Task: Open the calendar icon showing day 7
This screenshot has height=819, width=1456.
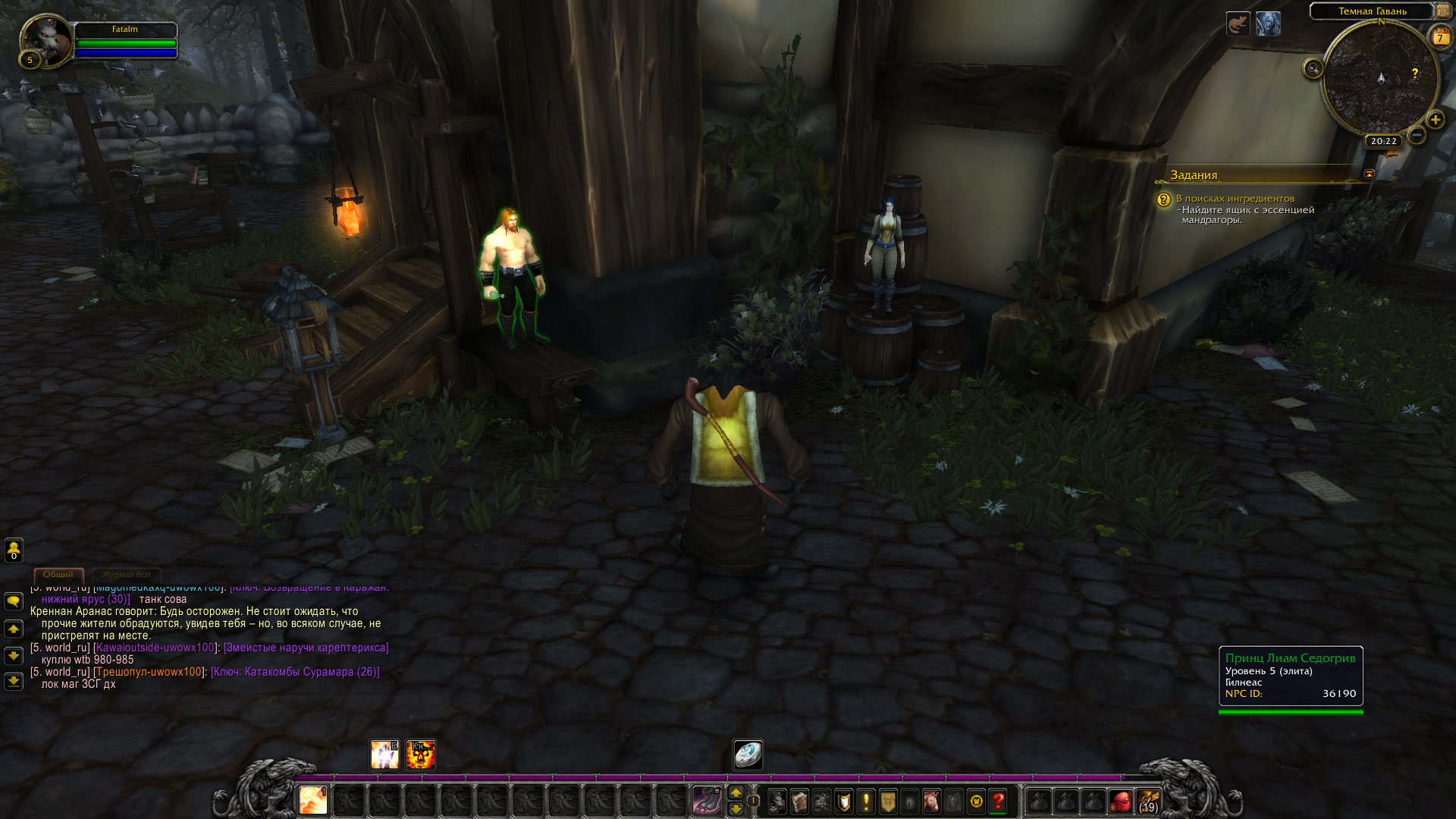Action: (x=1439, y=36)
